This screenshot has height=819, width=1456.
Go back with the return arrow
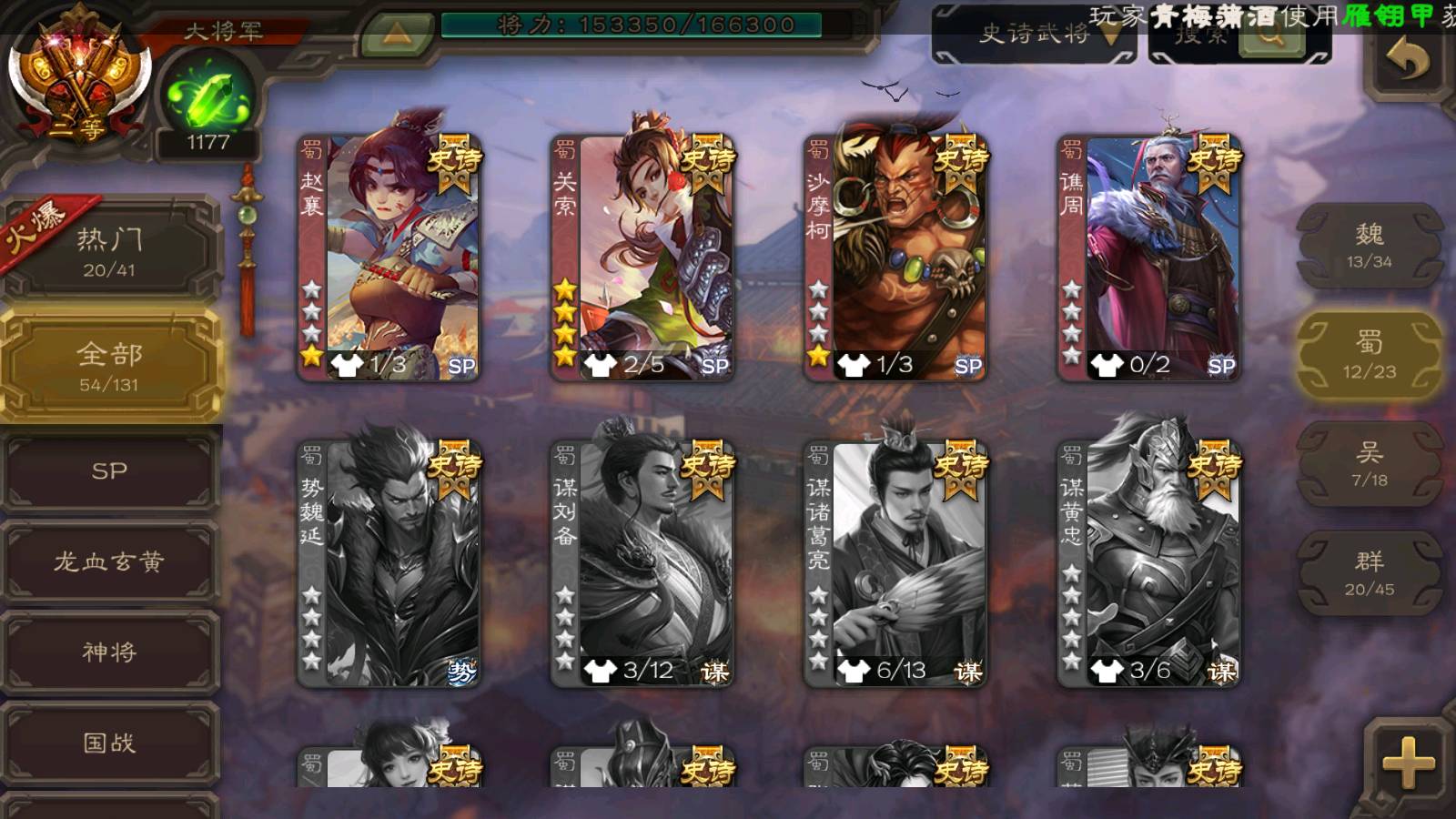(x=1408, y=60)
